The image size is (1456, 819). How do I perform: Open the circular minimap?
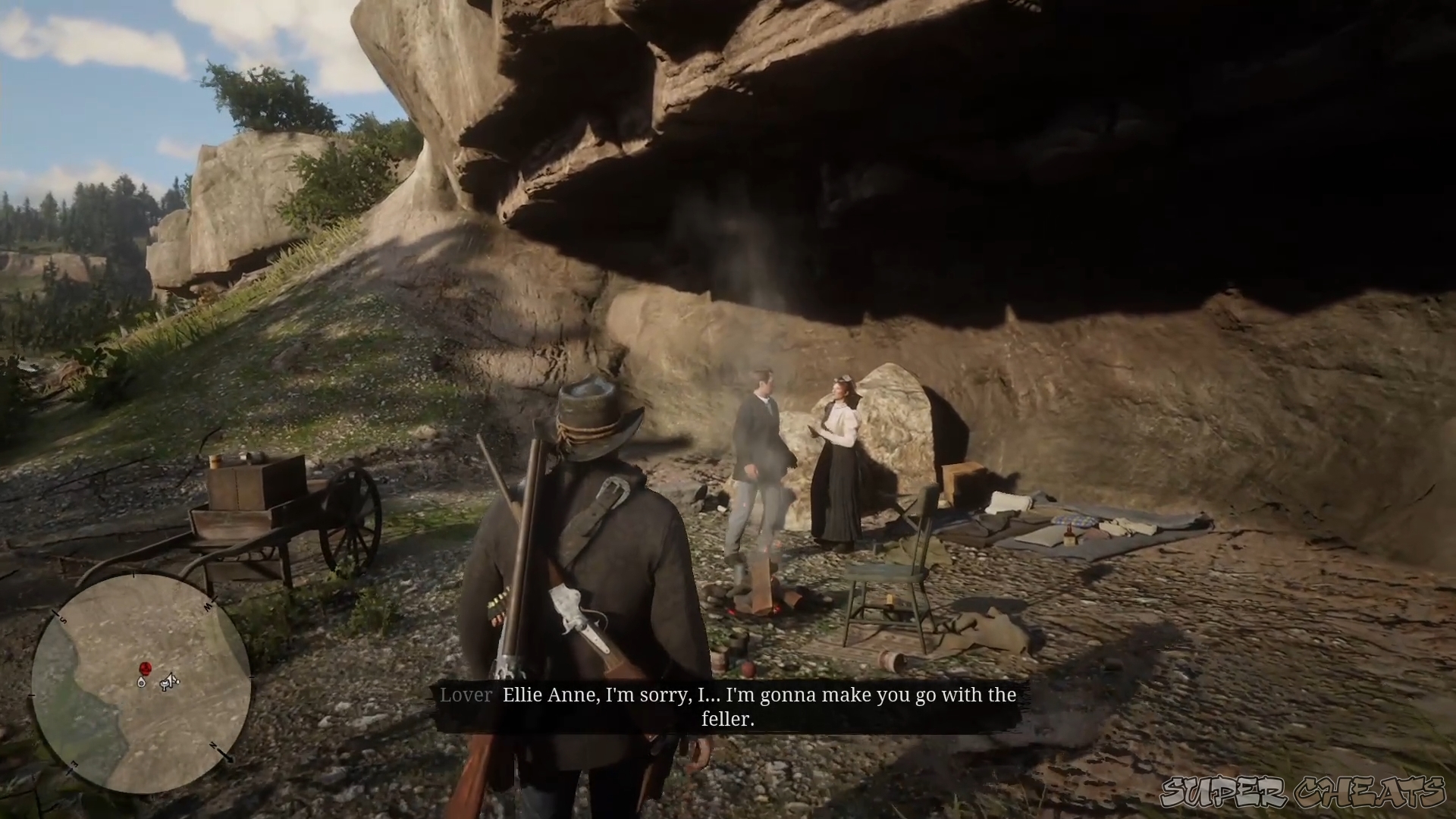(x=141, y=683)
